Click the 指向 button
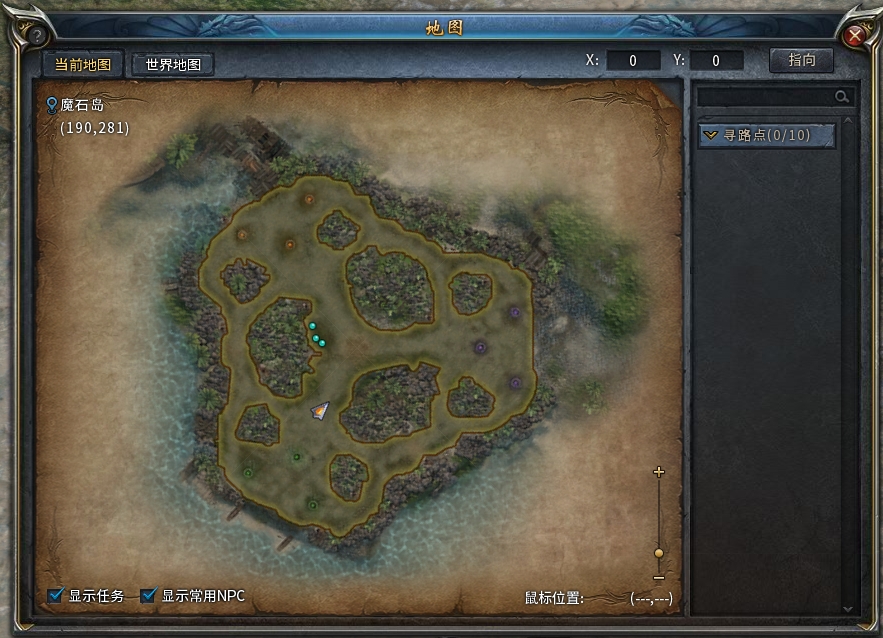Screen dimensions: 883x638 801,60
